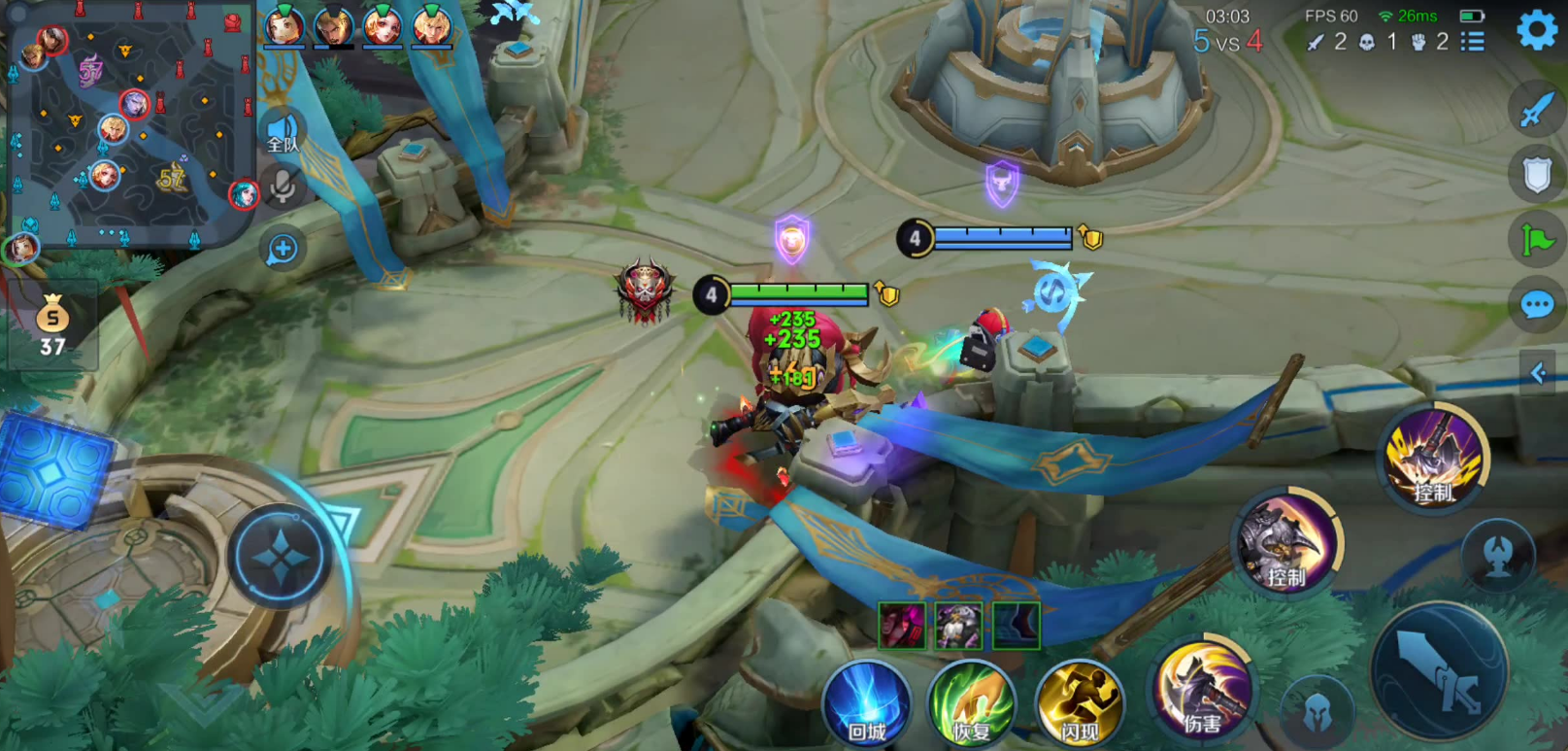Target heroes with the helmet button
Viewport: 1568px width, 751px height.
[x=1317, y=712]
